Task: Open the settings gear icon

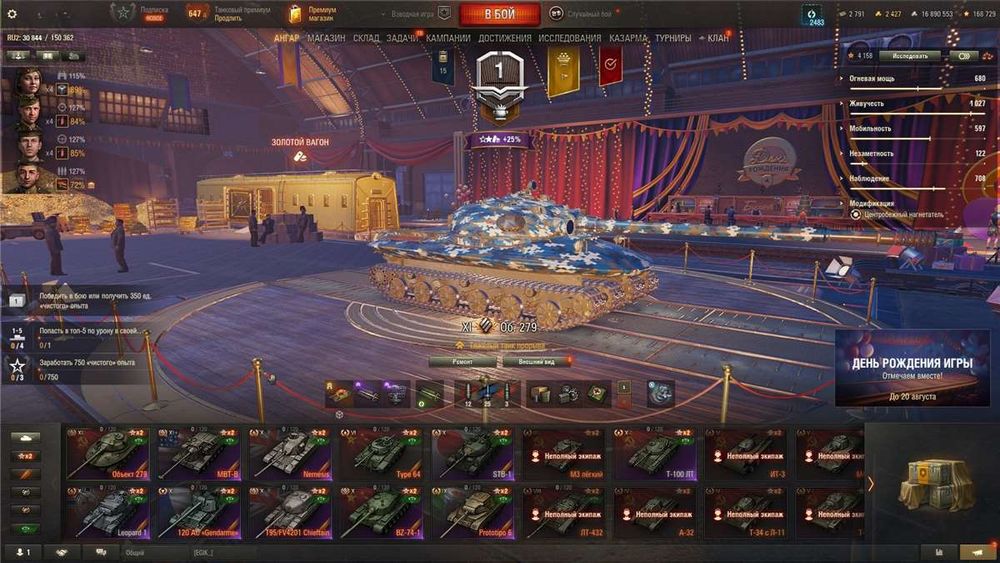Action: pyautogui.click(x=12, y=14)
